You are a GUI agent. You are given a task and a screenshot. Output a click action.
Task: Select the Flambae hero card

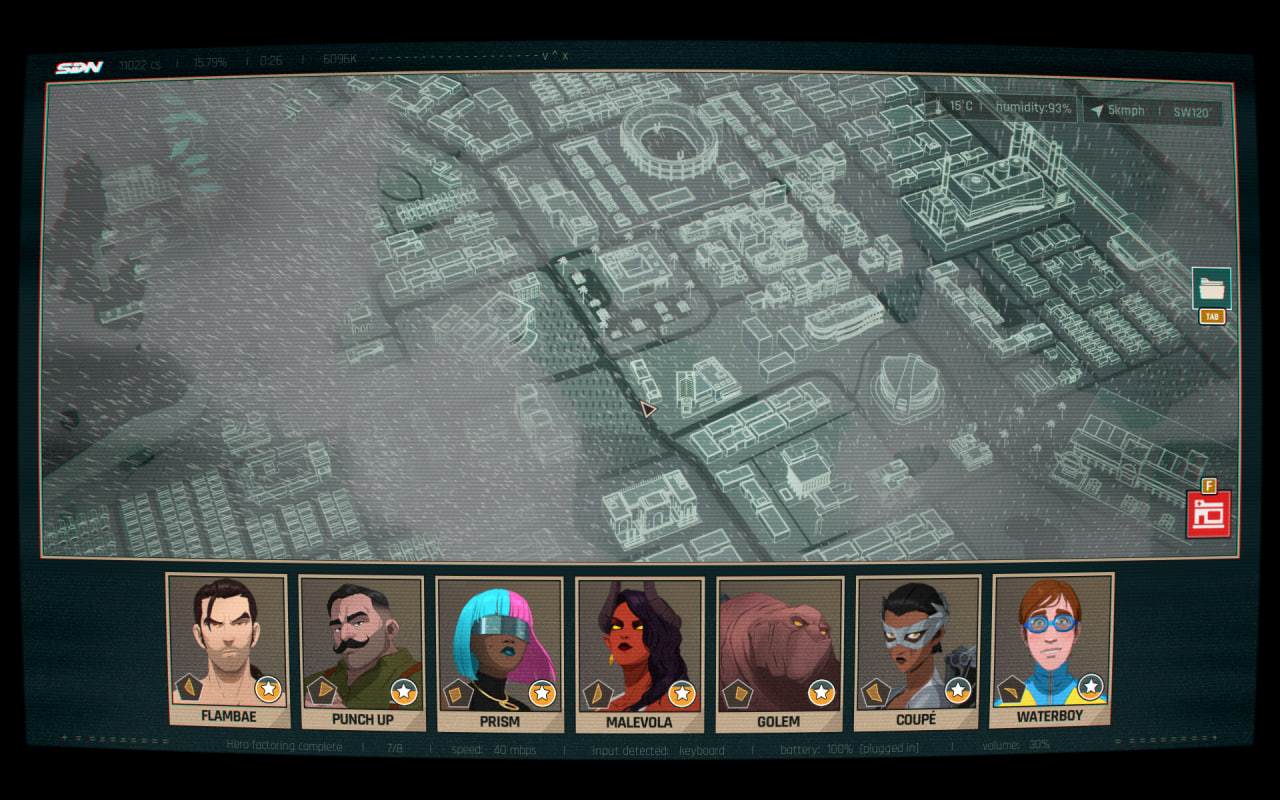(x=227, y=648)
